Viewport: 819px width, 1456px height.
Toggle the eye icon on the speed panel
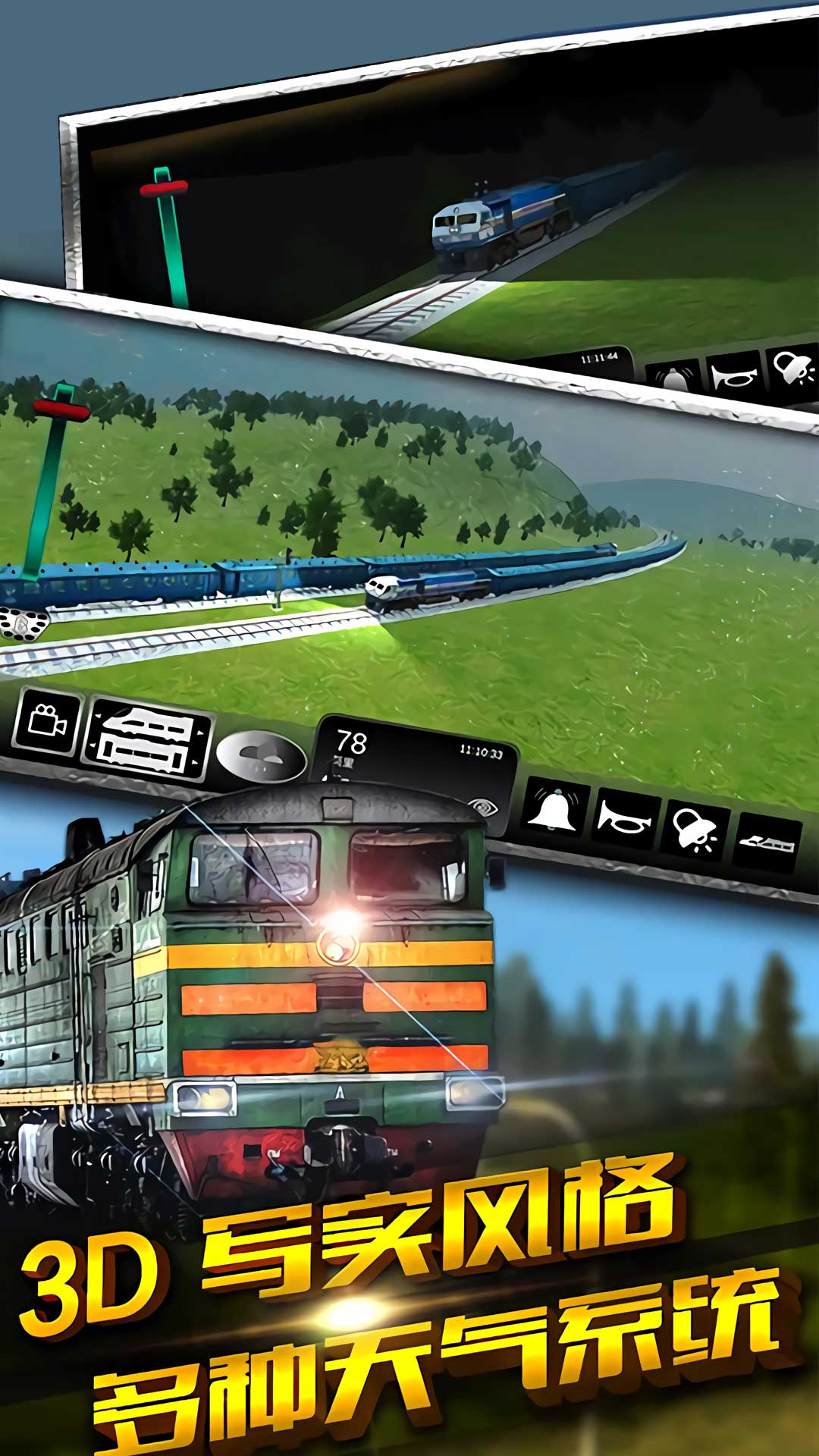click(x=479, y=806)
